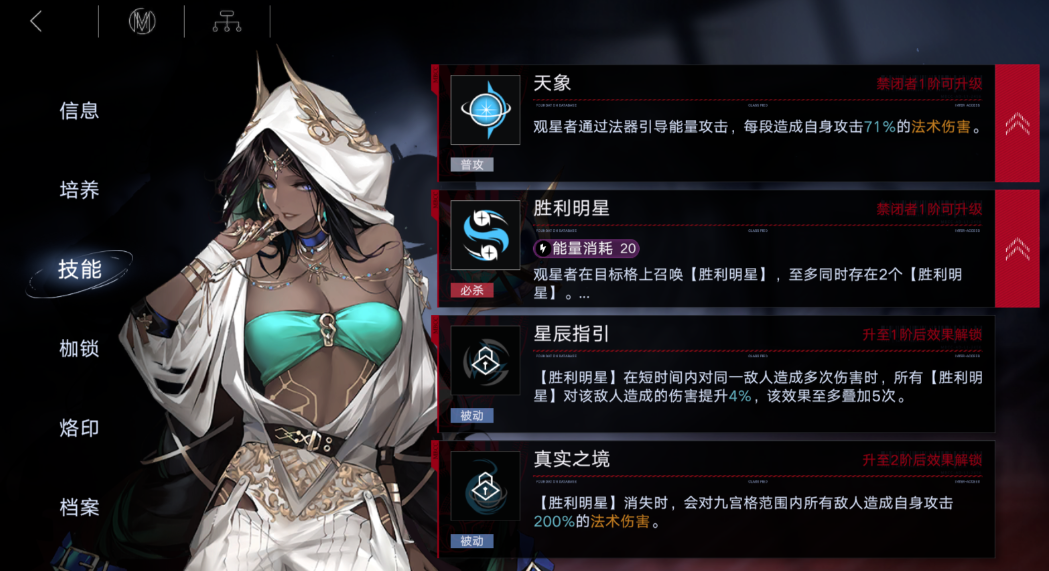The height and width of the screenshot is (571, 1049).
Task: Select the 星辰指引 passive skill icon
Action: pyautogui.click(x=485, y=361)
